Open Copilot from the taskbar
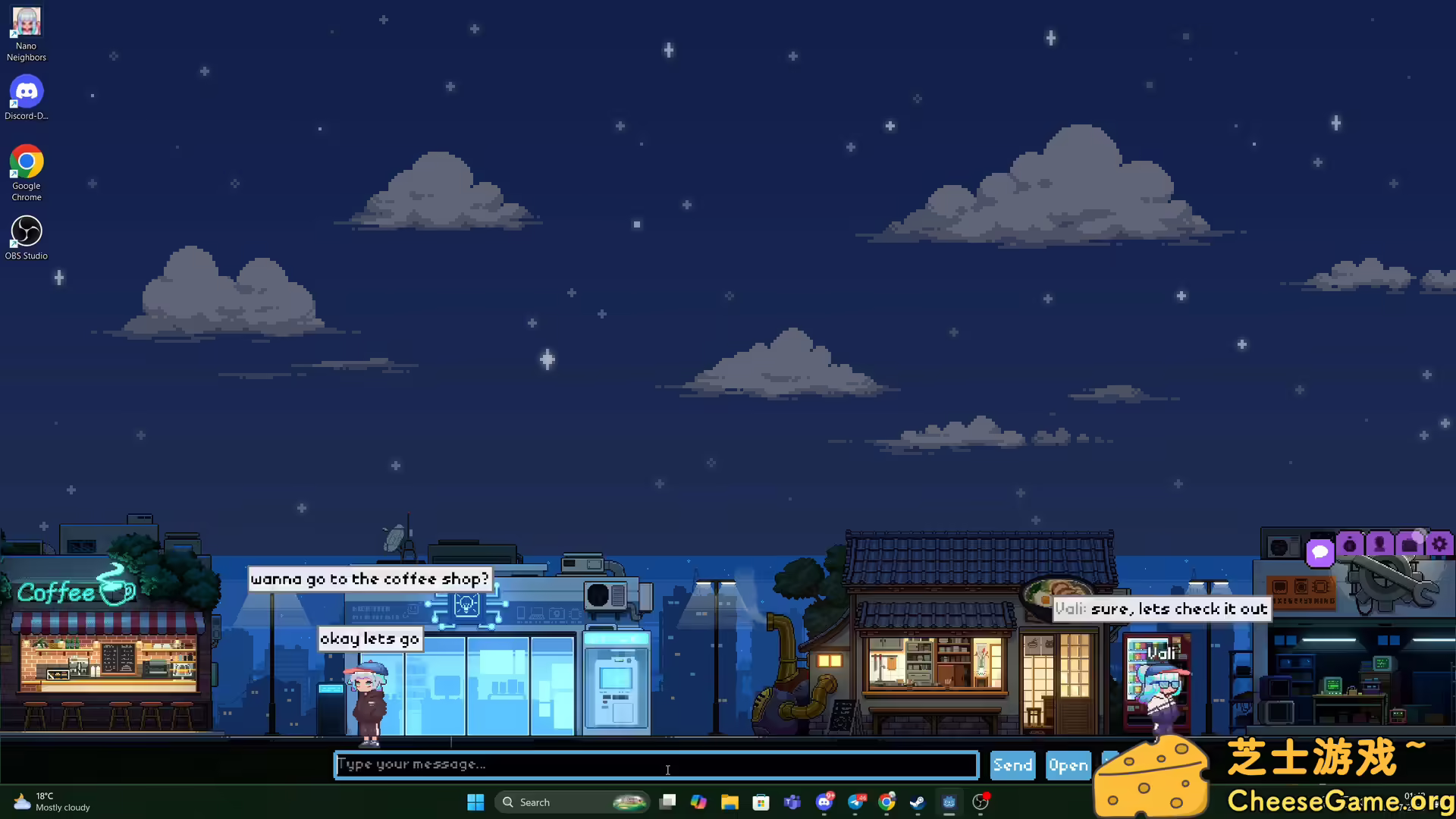The image size is (1456, 819). coord(698,802)
